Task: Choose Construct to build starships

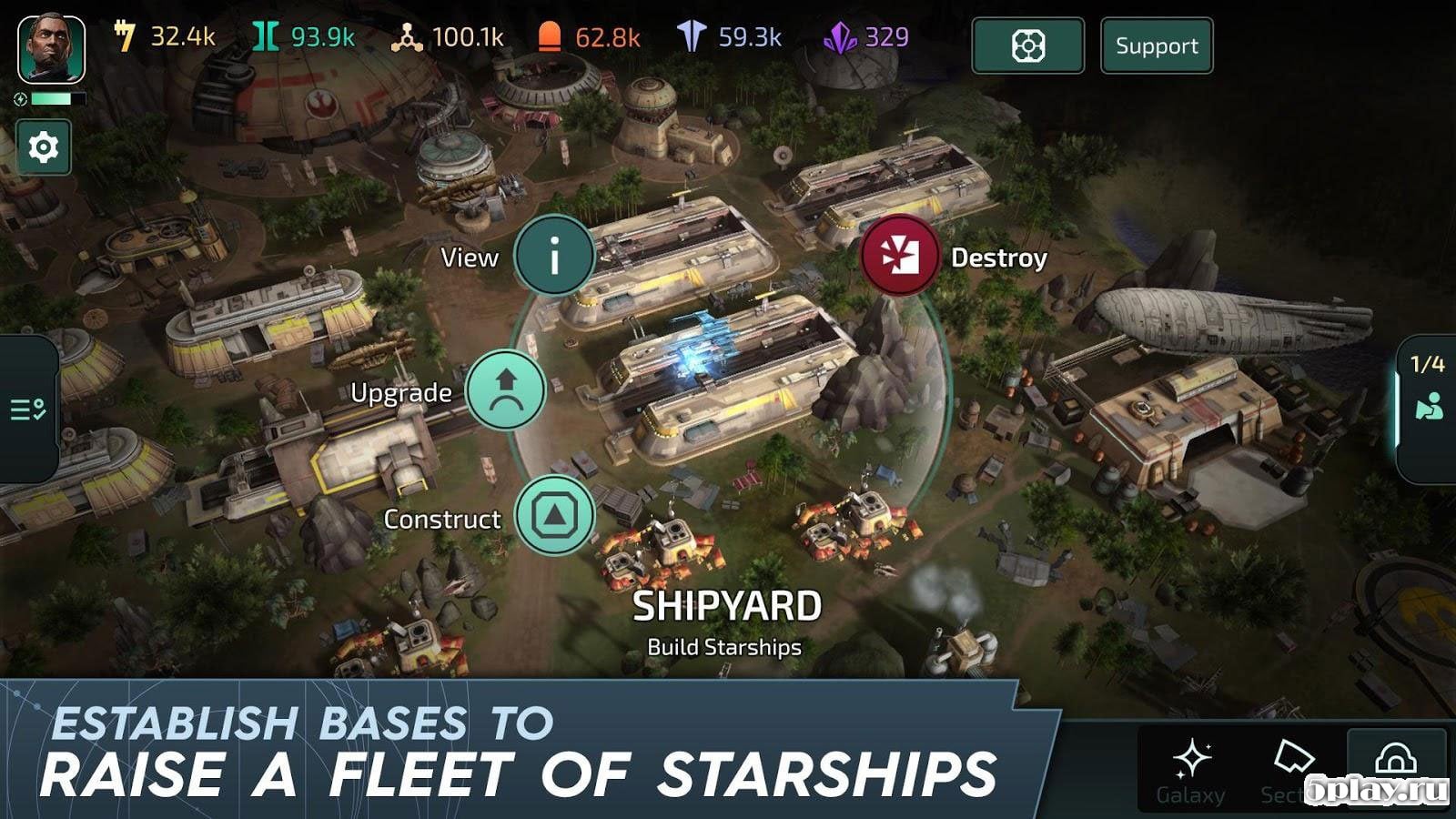Action: 554,516
